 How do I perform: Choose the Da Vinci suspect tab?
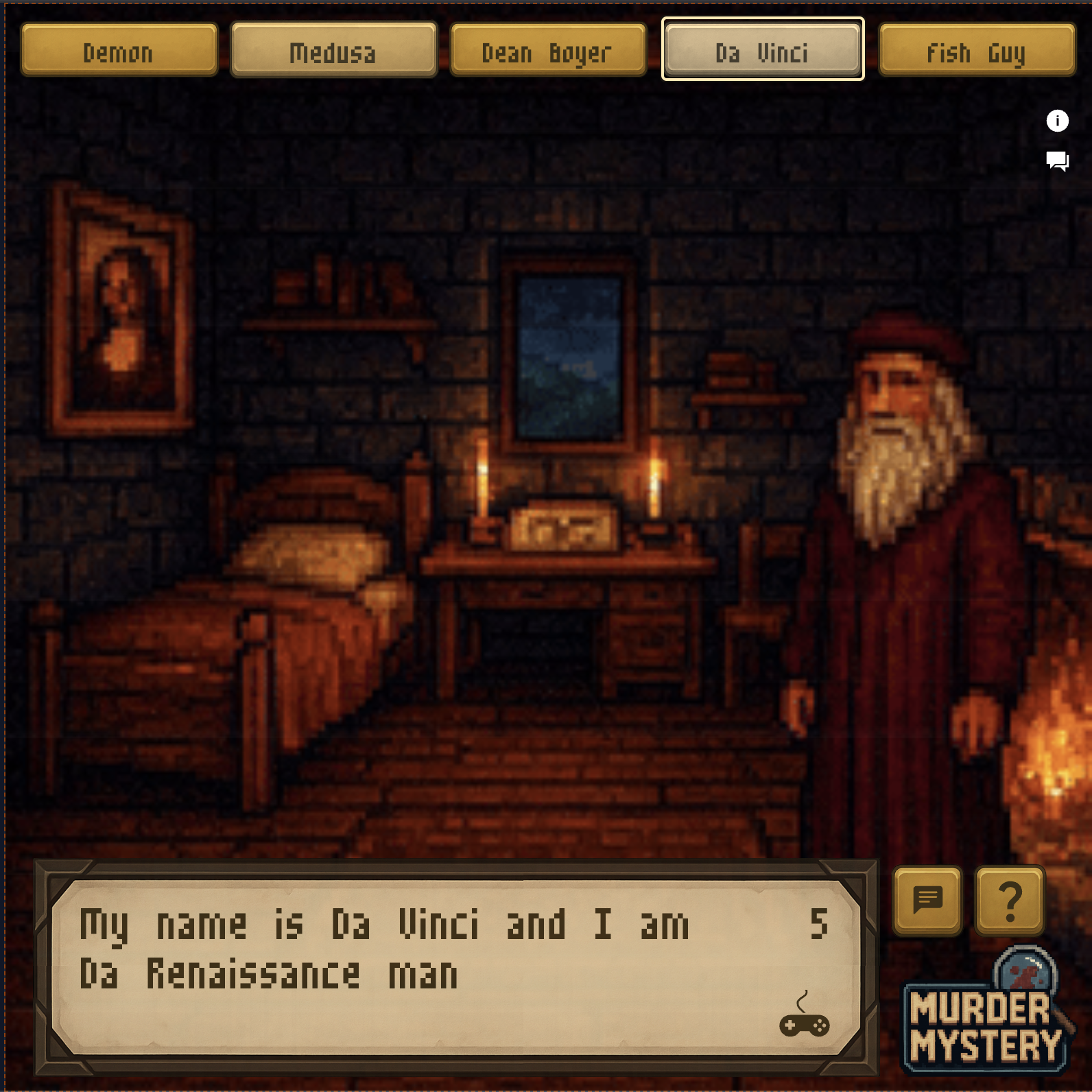[762, 50]
